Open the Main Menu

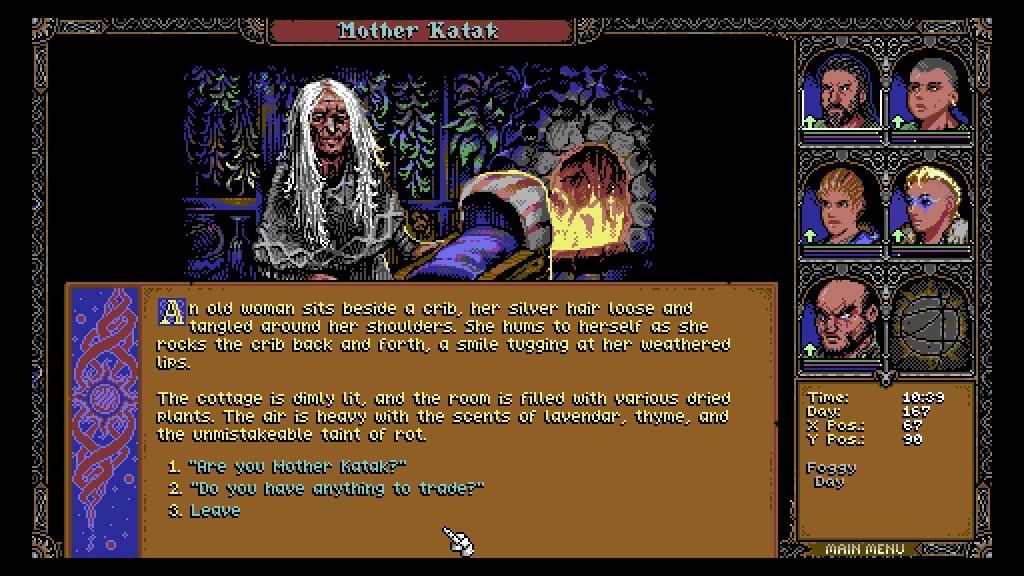click(x=865, y=549)
